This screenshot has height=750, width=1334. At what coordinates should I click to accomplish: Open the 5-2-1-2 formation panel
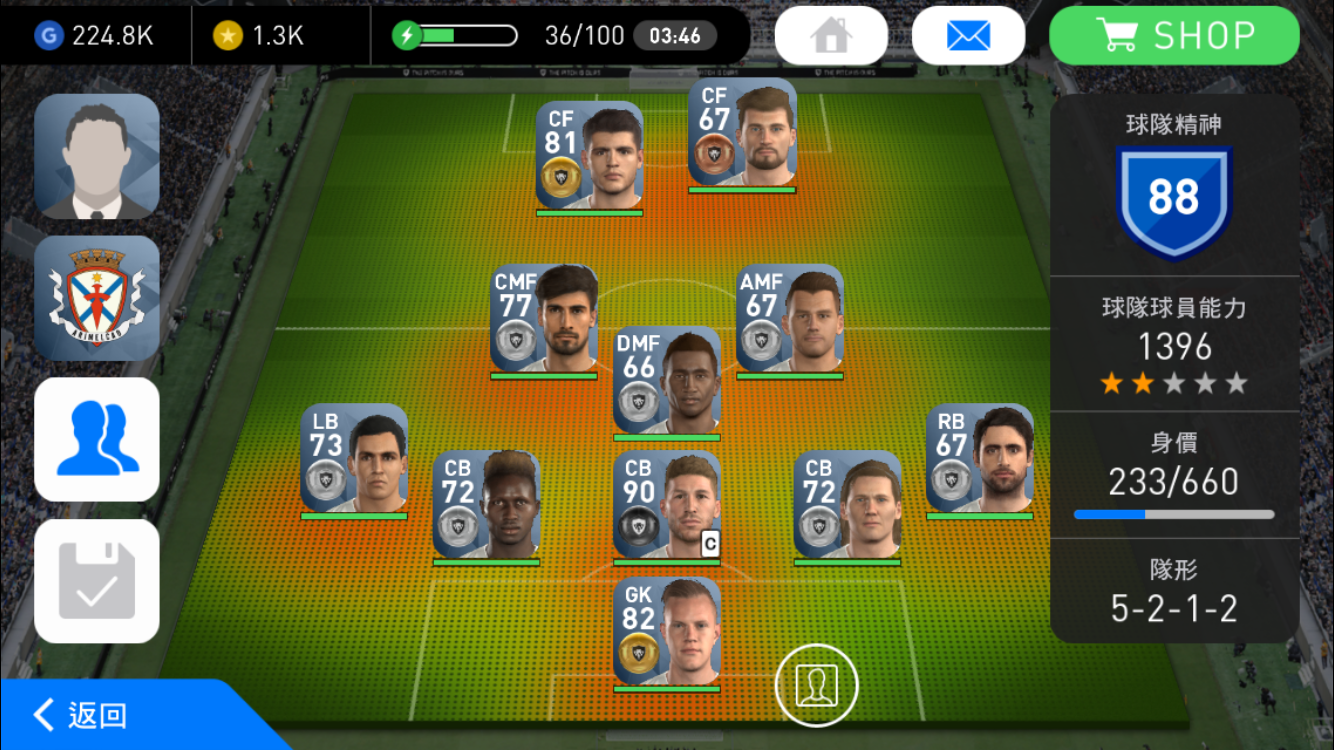(x=1174, y=590)
